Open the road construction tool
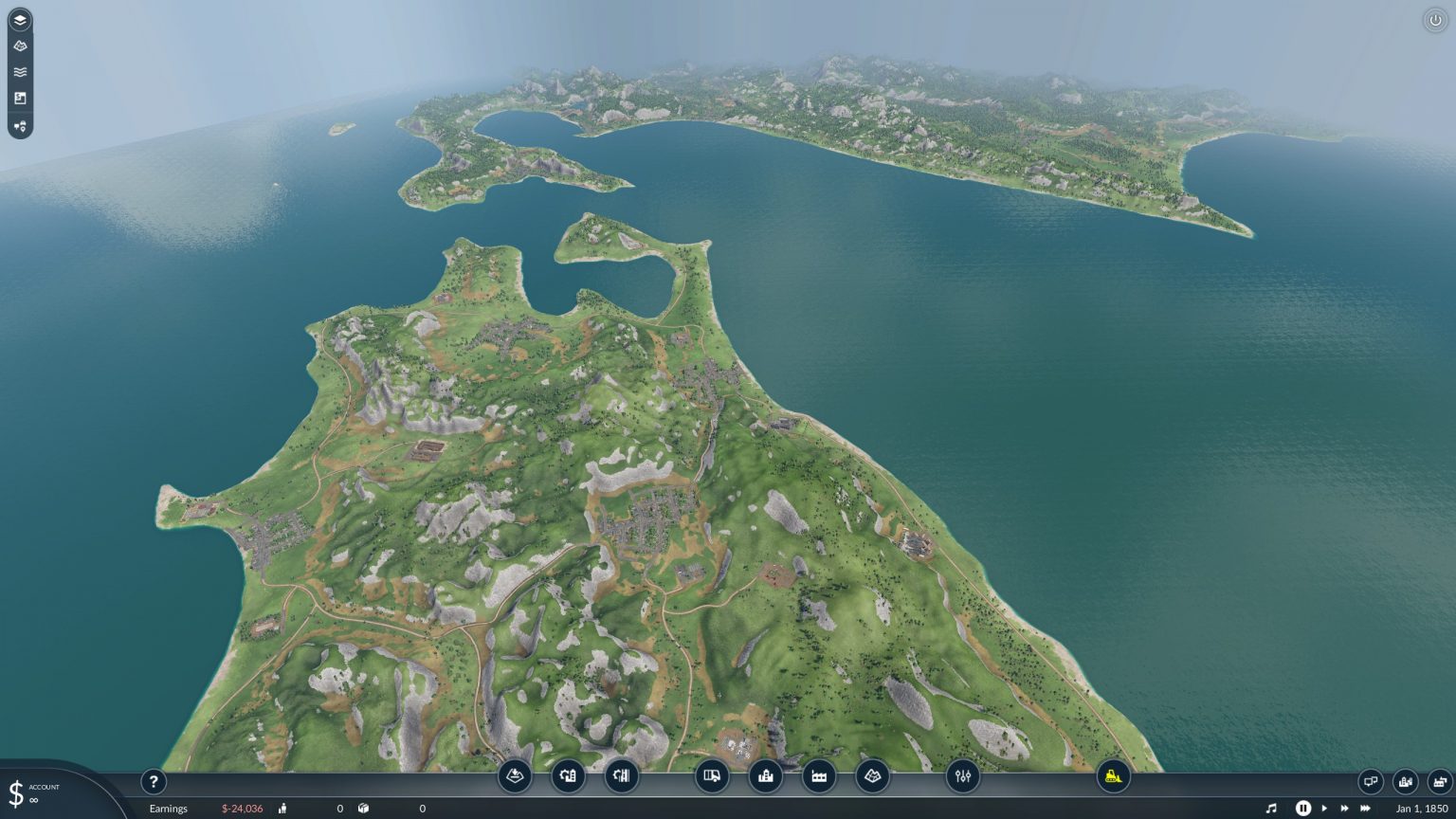Image resolution: width=1456 pixels, height=819 pixels. (x=567, y=776)
